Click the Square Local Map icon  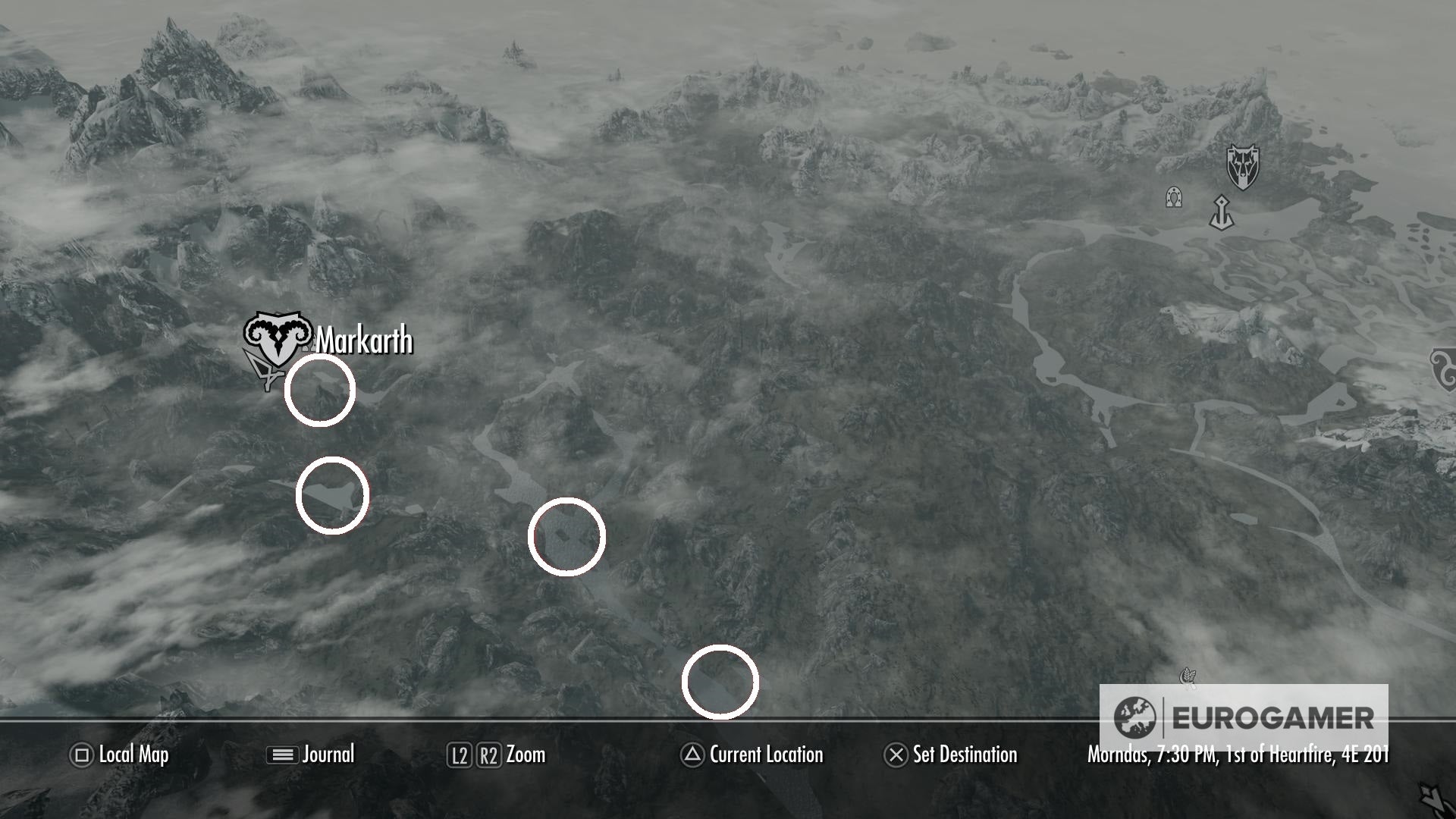pyautogui.click(x=79, y=755)
